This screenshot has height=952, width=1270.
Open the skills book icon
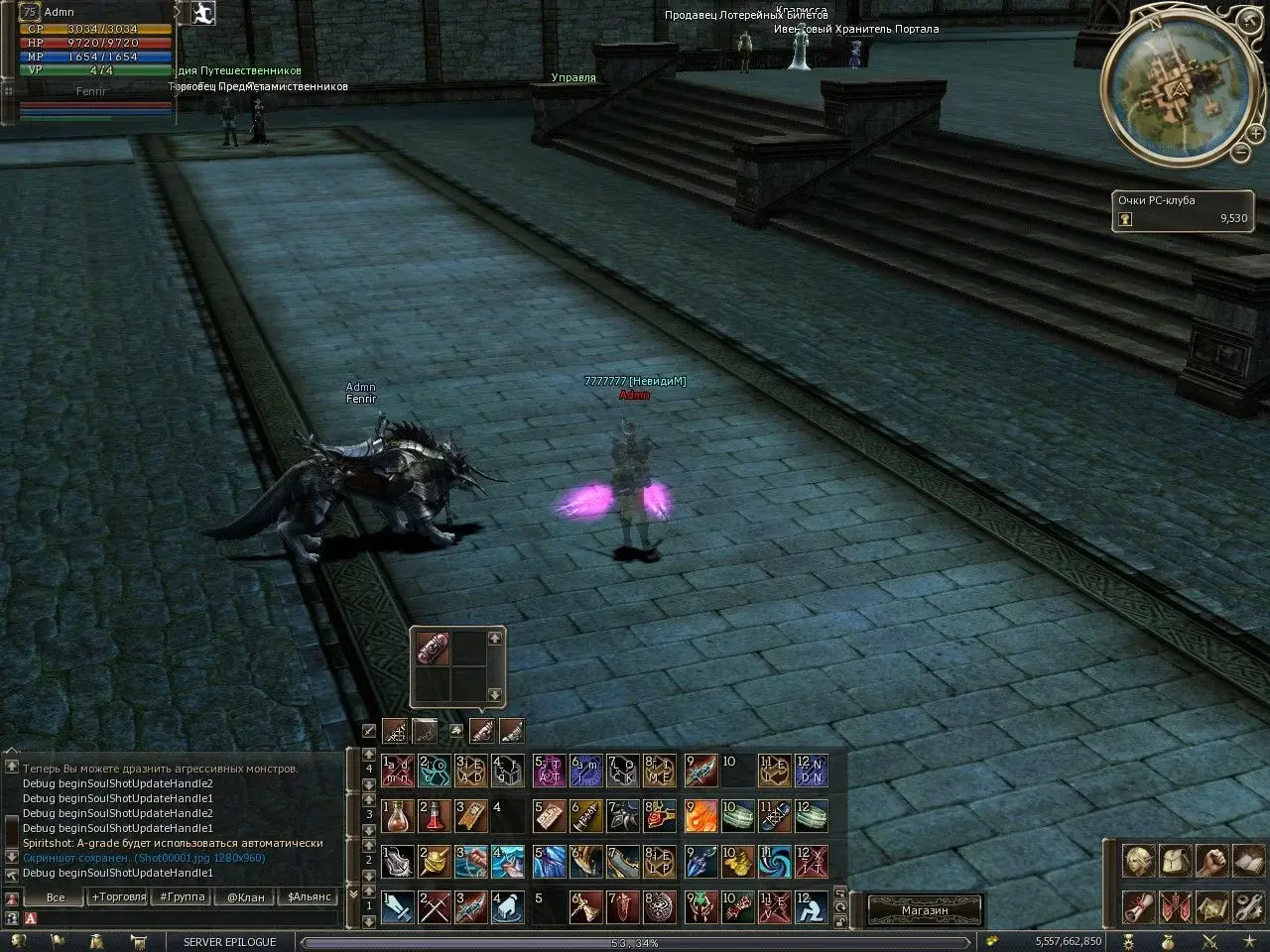click(1247, 862)
